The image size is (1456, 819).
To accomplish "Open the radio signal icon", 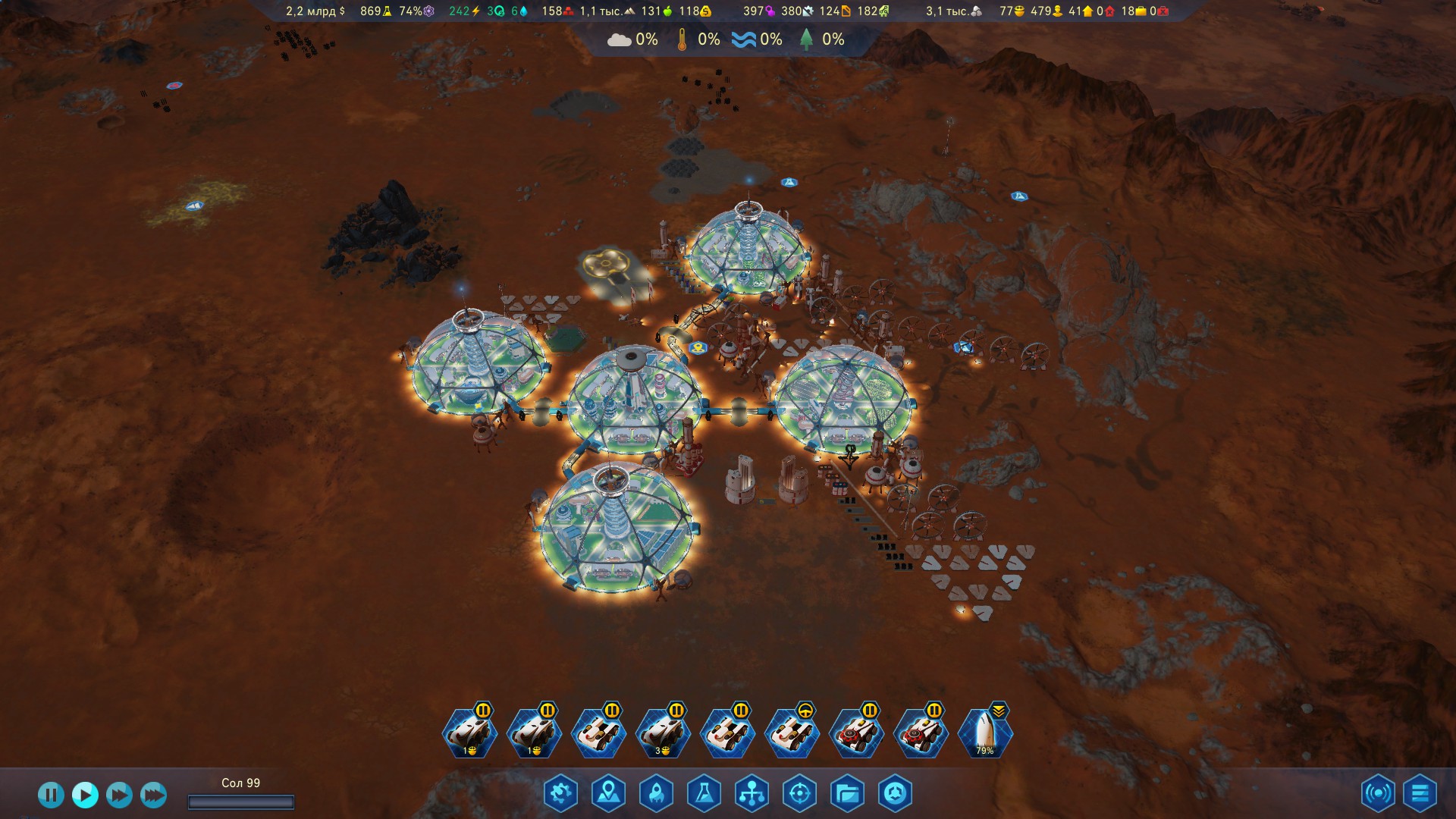I will point(1377,794).
